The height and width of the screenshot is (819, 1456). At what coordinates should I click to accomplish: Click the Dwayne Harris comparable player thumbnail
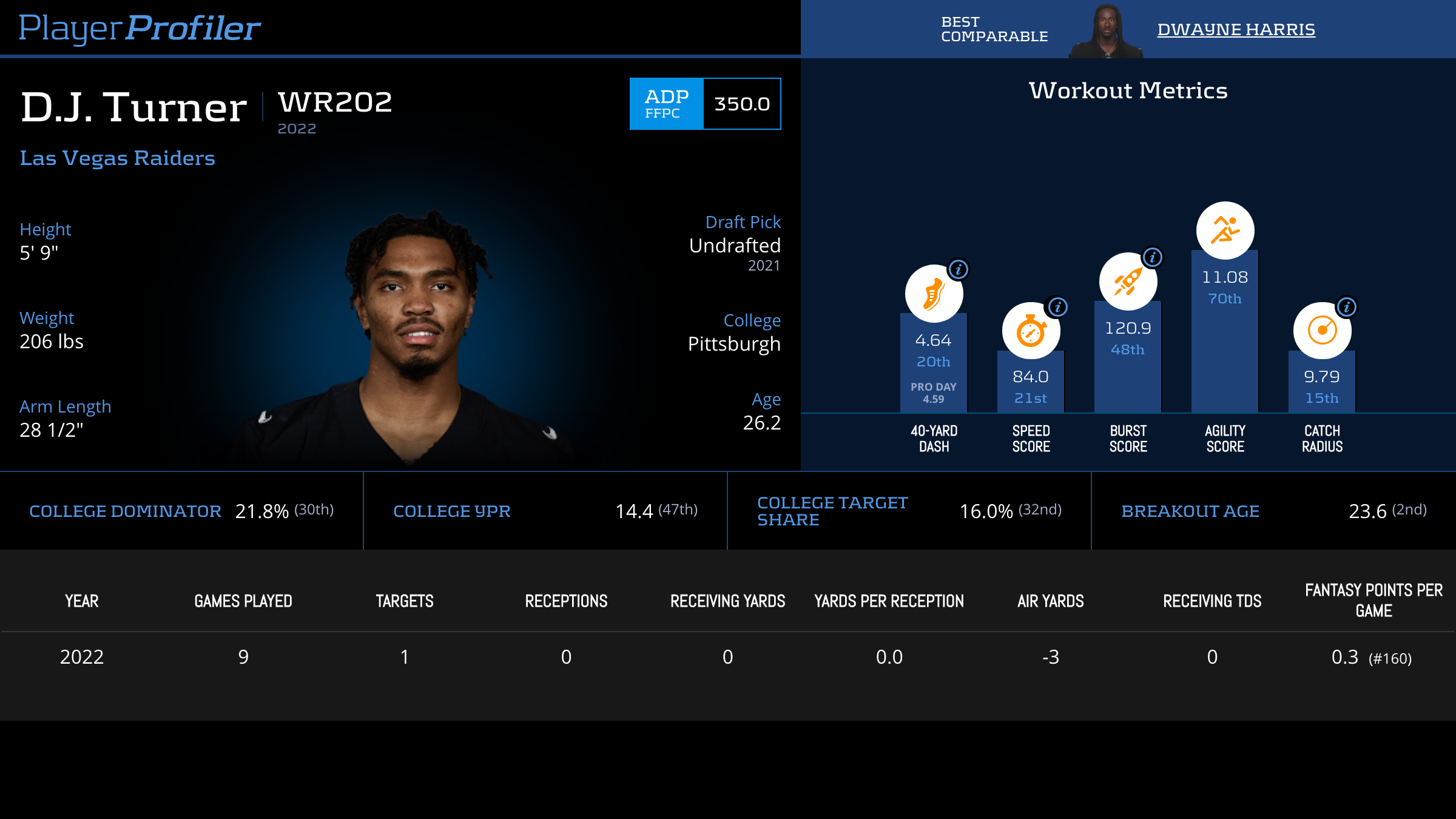point(1107,30)
